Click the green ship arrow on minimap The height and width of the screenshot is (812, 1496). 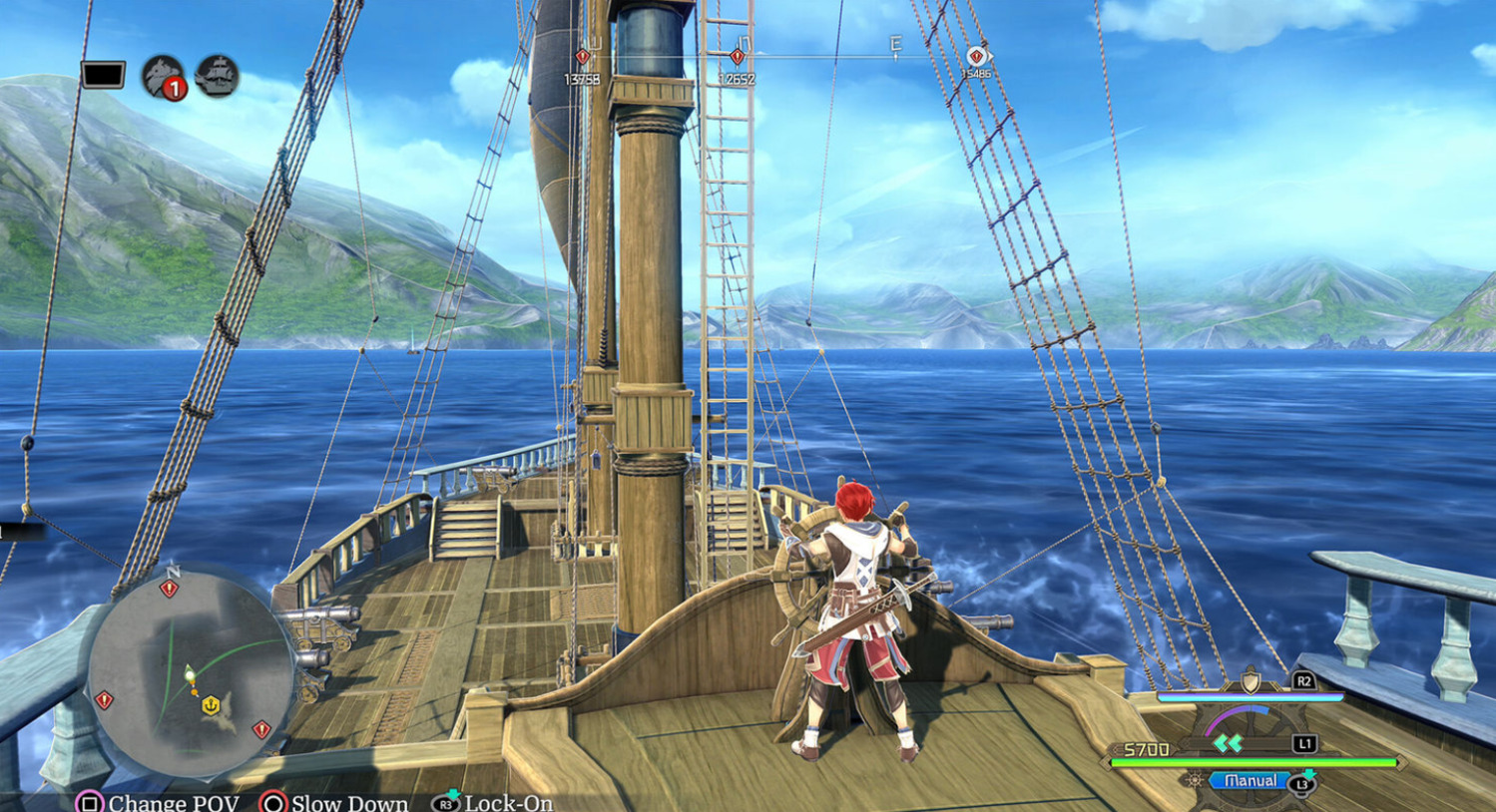click(x=189, y=673)
